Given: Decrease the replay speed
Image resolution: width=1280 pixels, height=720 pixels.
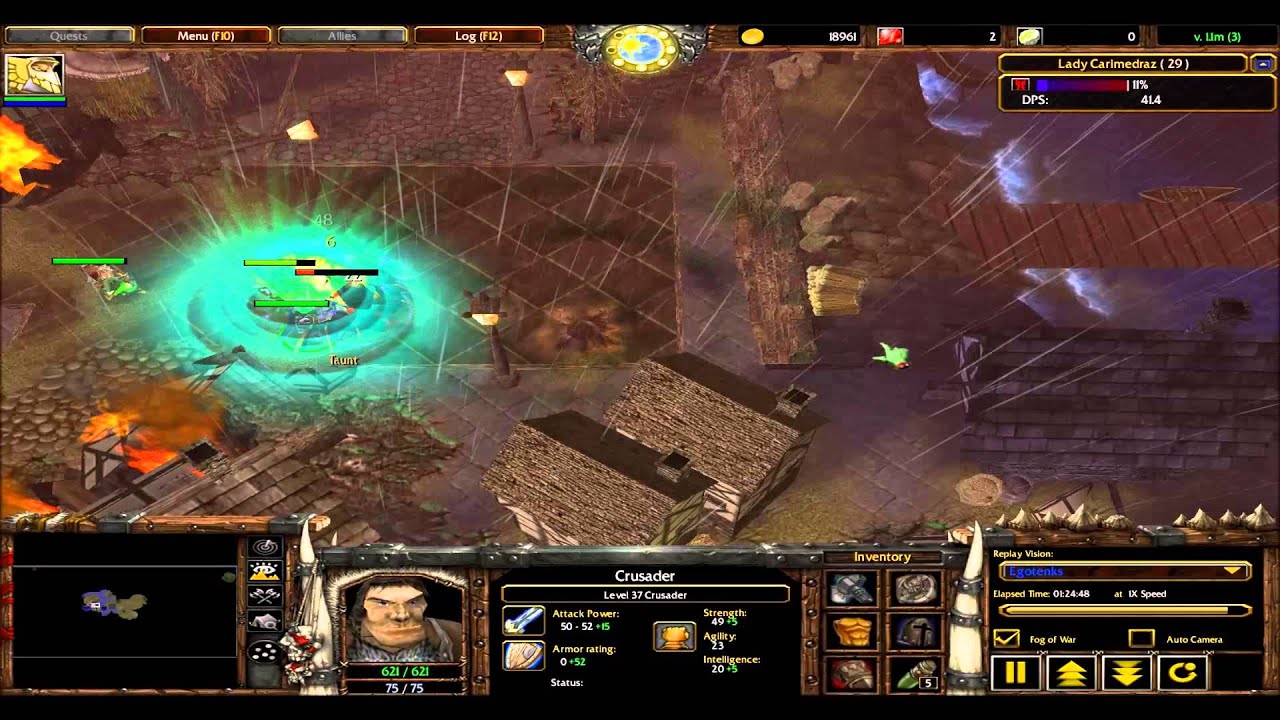Looking at the screenshot, I should coord(1125,673).
